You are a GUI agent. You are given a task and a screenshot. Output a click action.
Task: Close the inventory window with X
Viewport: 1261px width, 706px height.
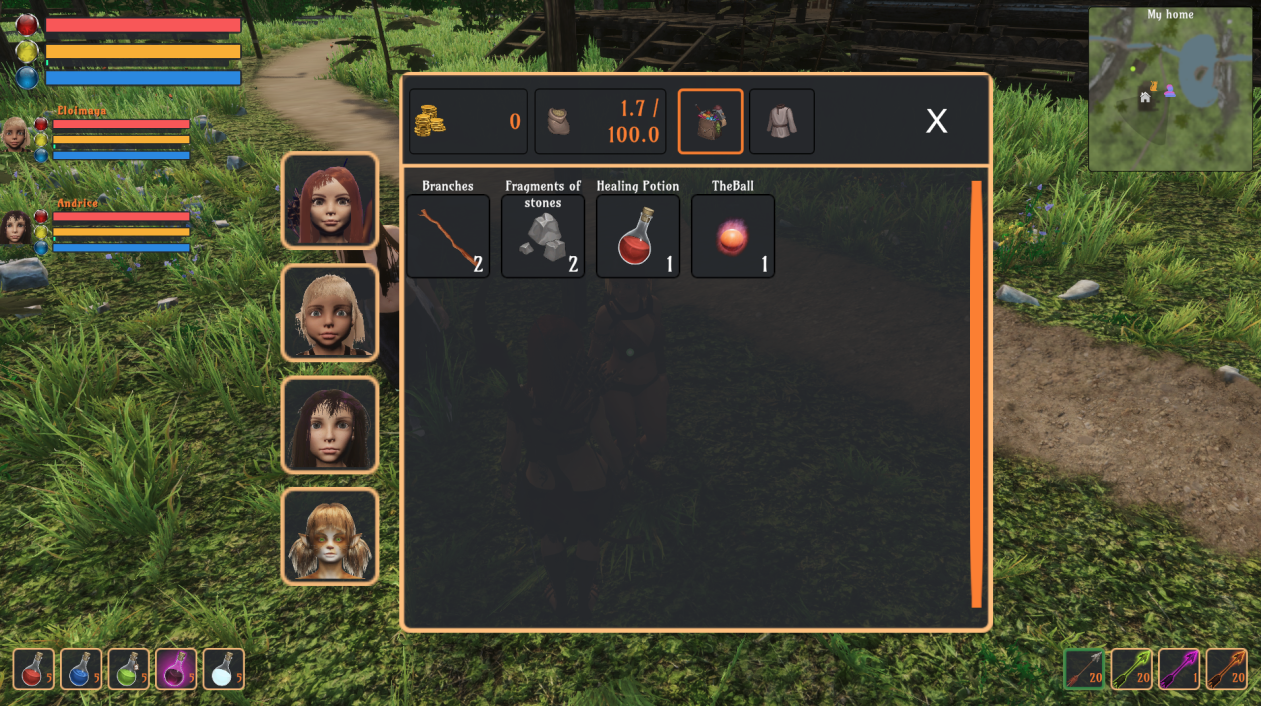click(x=936, y=122)
